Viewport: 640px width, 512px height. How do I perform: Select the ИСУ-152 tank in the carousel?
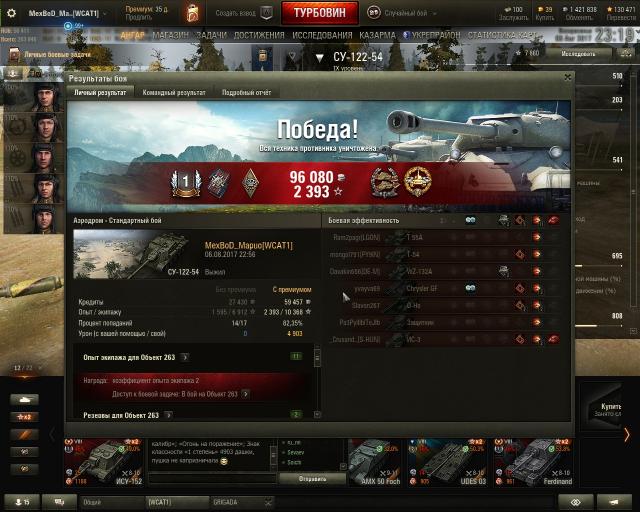point(104,462)
